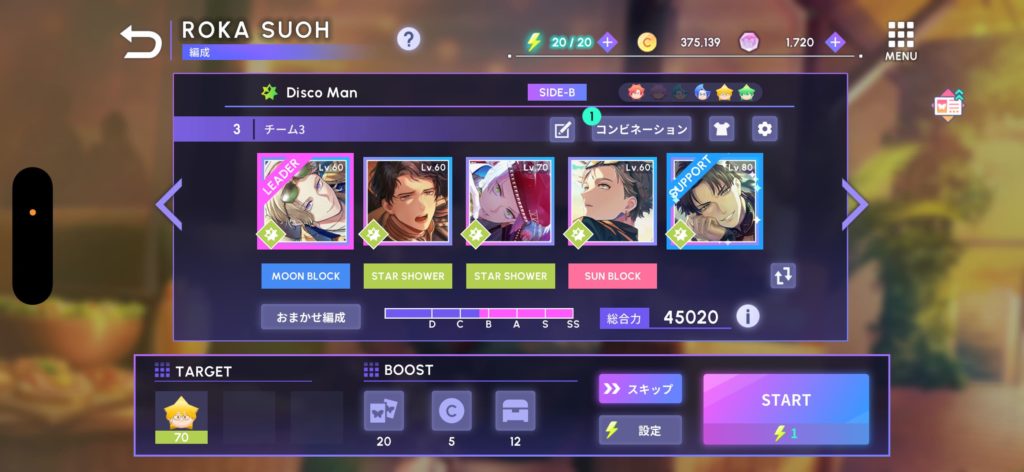Edit the team name with pencil icon
The image size is (1024, 472).
(x=562, y=129)
